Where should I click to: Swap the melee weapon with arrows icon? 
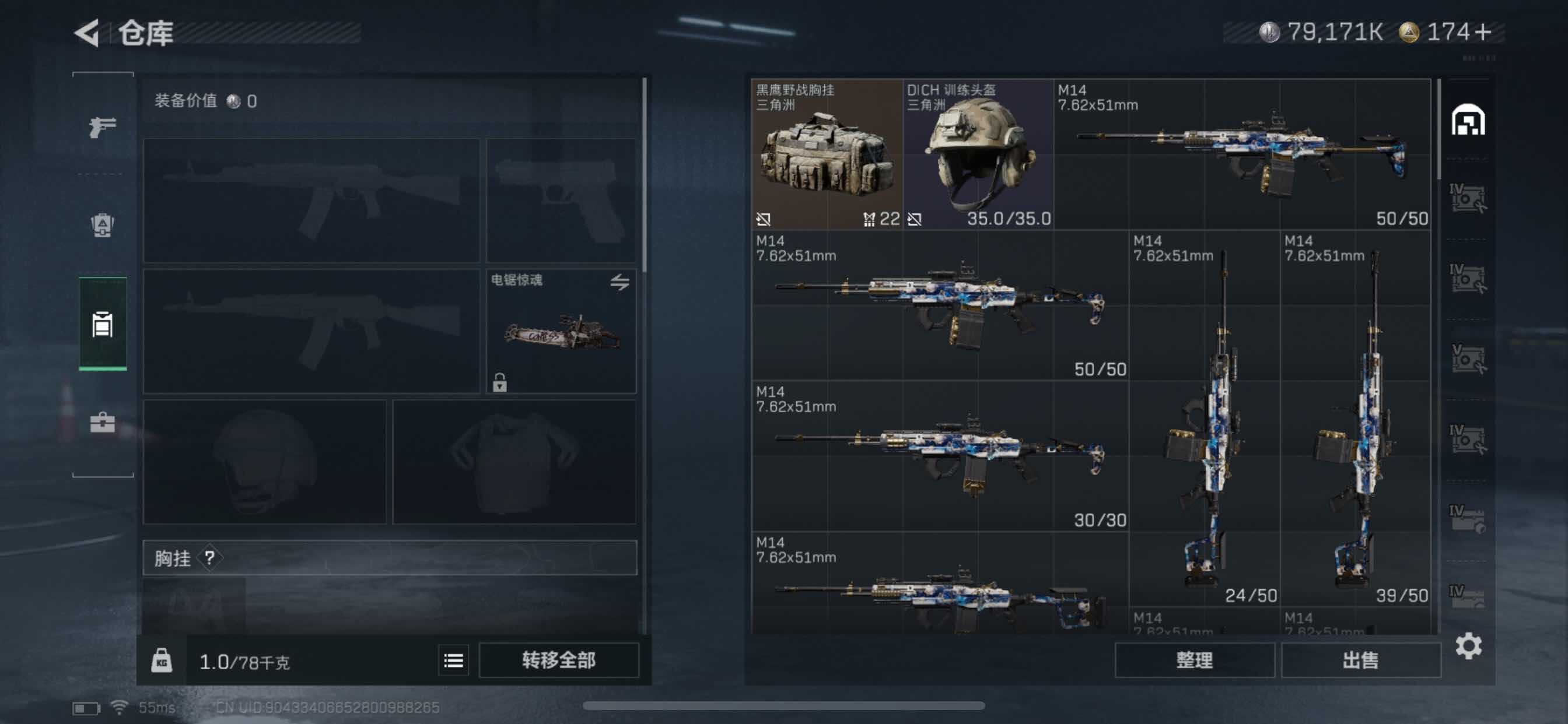tap(619, 282)
